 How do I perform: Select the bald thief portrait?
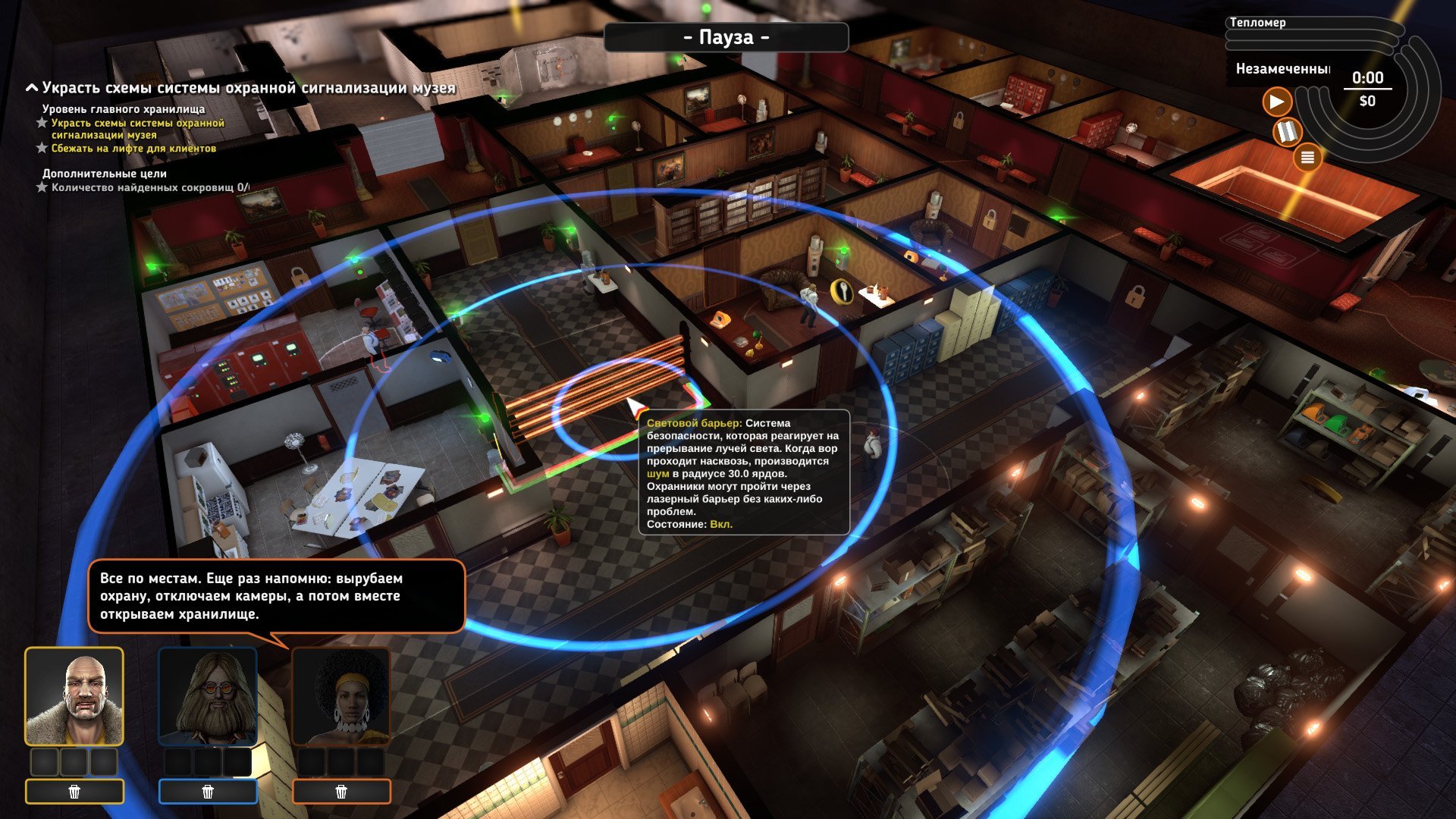[x=74, y=697]
